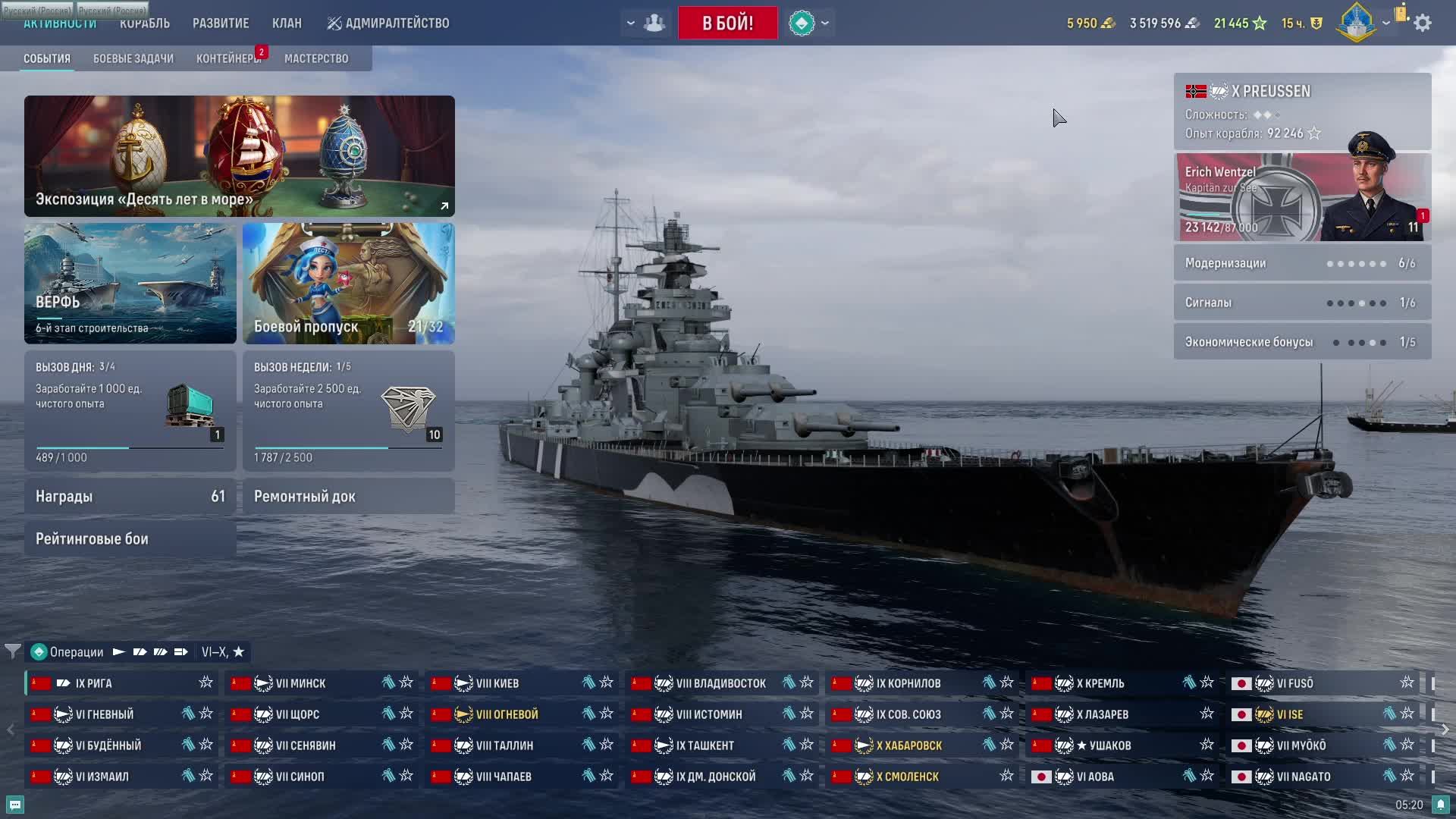The width and height of the screenshot is (1456, 819).
Task: Open «Экономические бонусы» for the ship
Action: click(x=1302, y=342)
